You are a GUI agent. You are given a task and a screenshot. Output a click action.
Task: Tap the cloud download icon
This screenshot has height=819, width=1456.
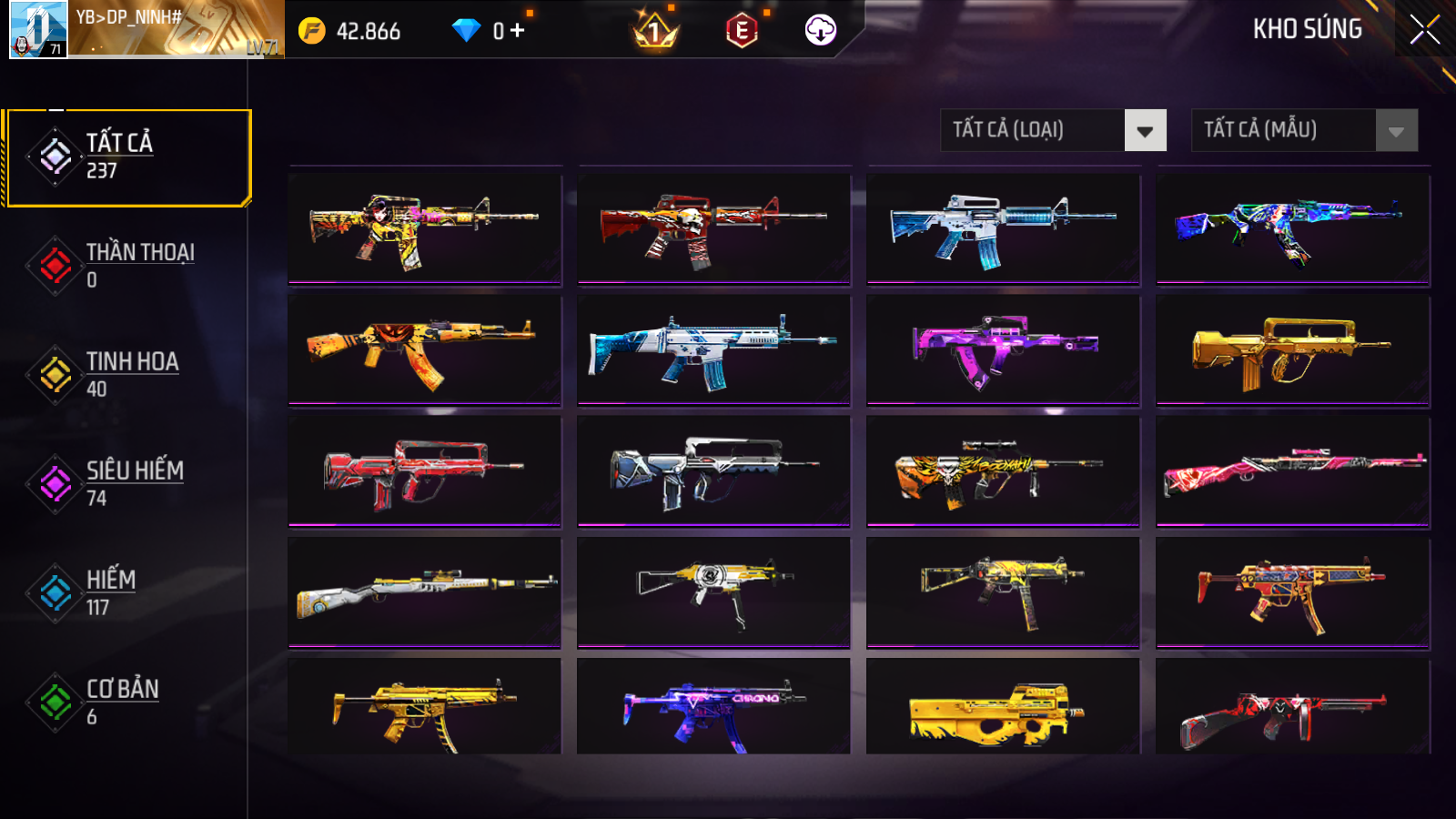click(x=820, y=31)
